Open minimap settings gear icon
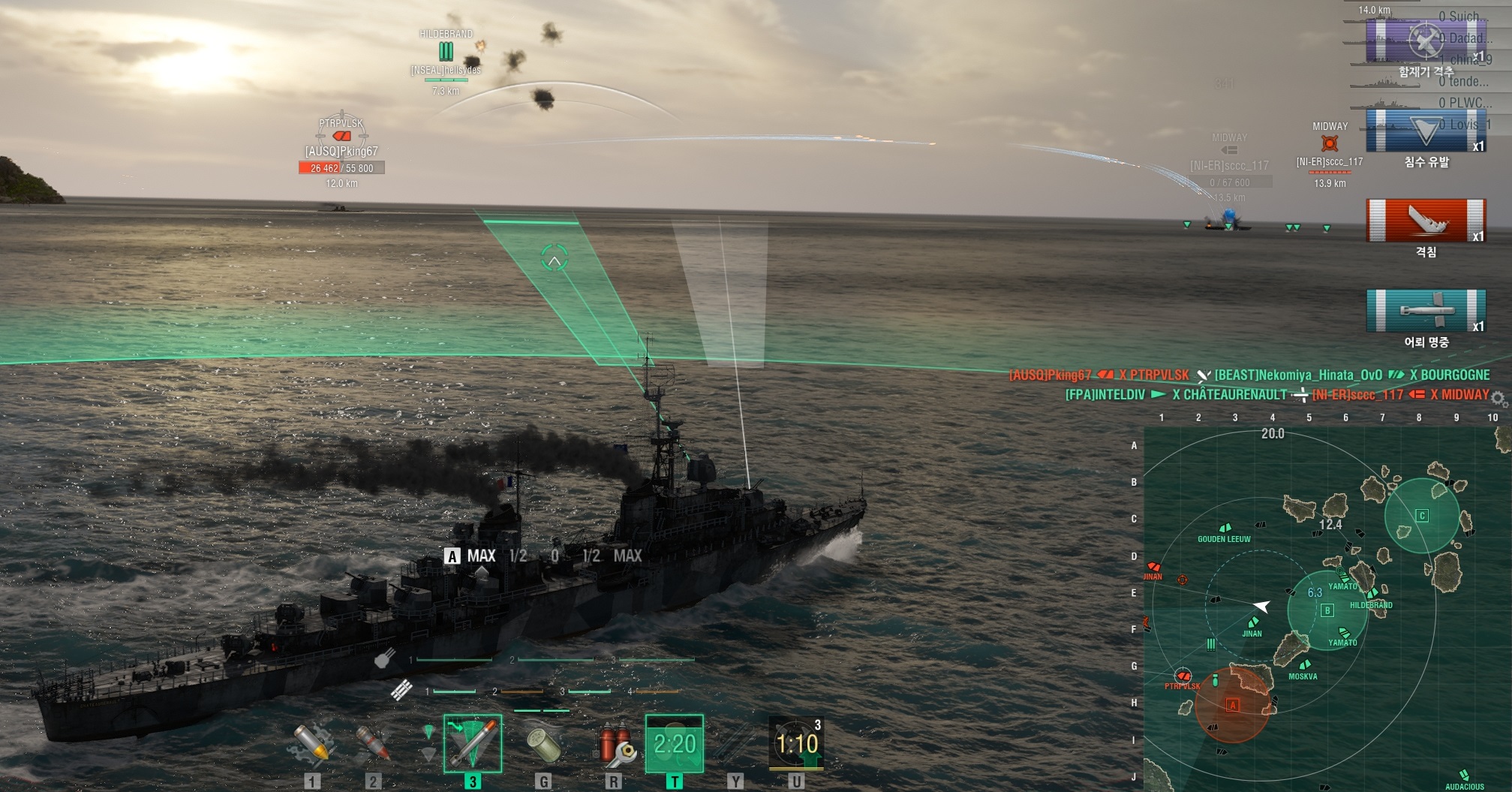 [1498, 398]
